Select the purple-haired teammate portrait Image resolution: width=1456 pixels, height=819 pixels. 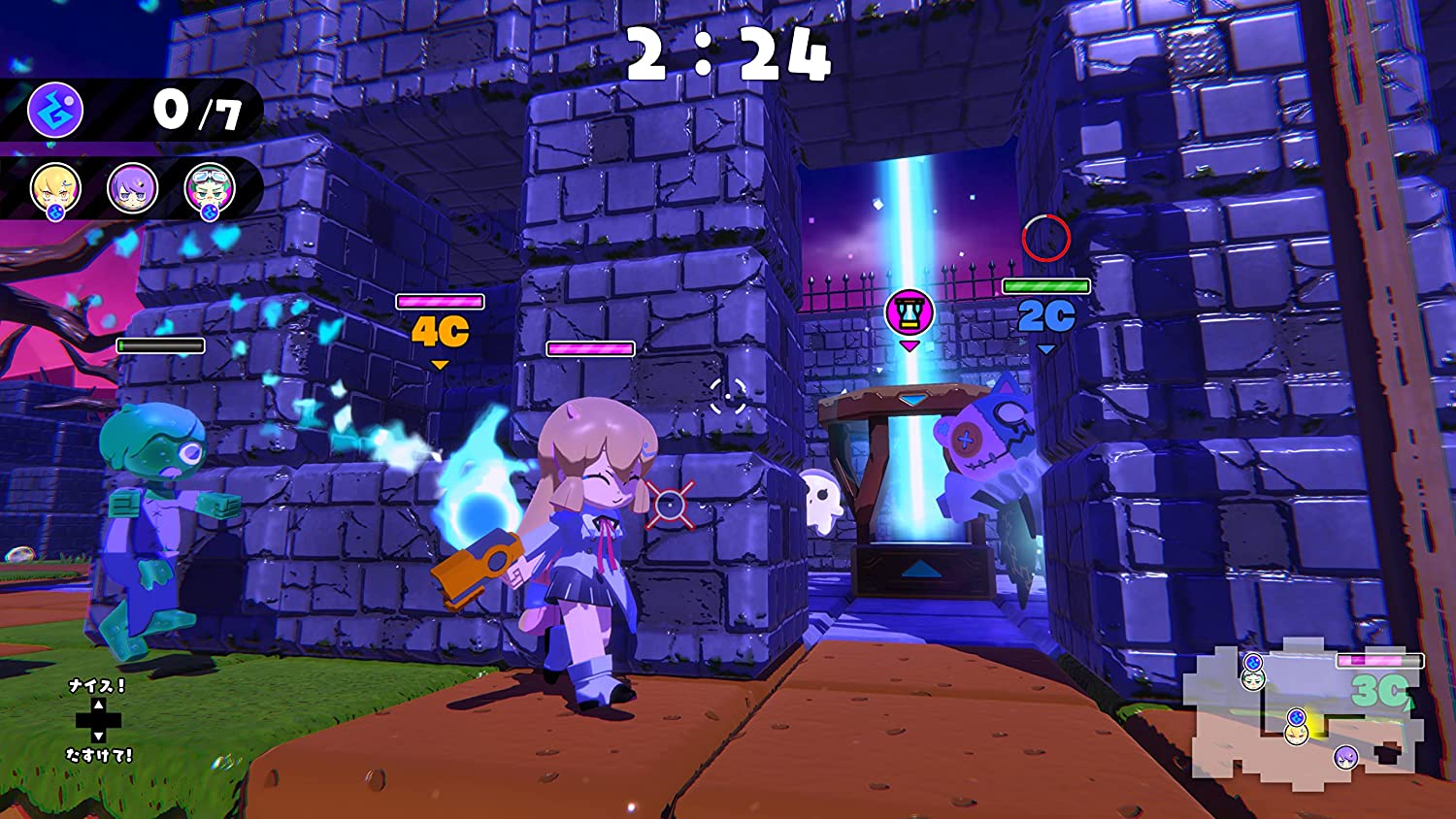(x=132, y=187)
